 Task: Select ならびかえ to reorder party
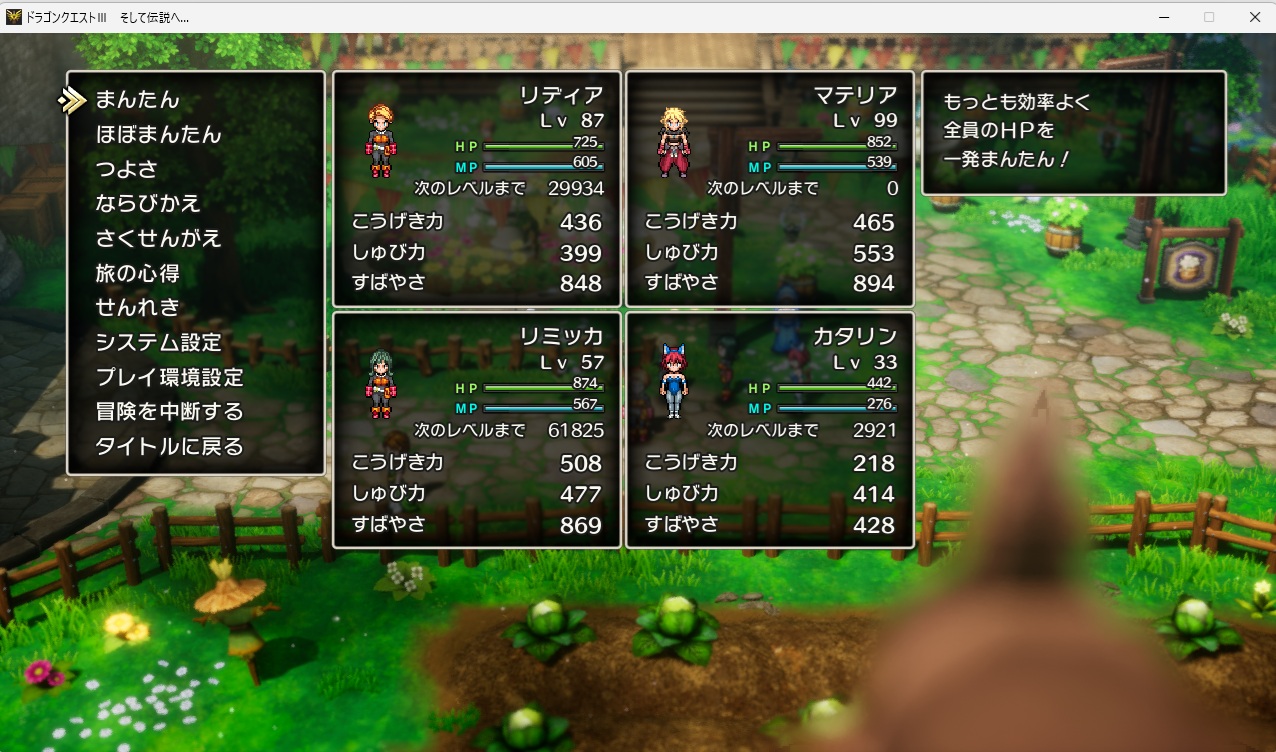(x=148, y=204)
